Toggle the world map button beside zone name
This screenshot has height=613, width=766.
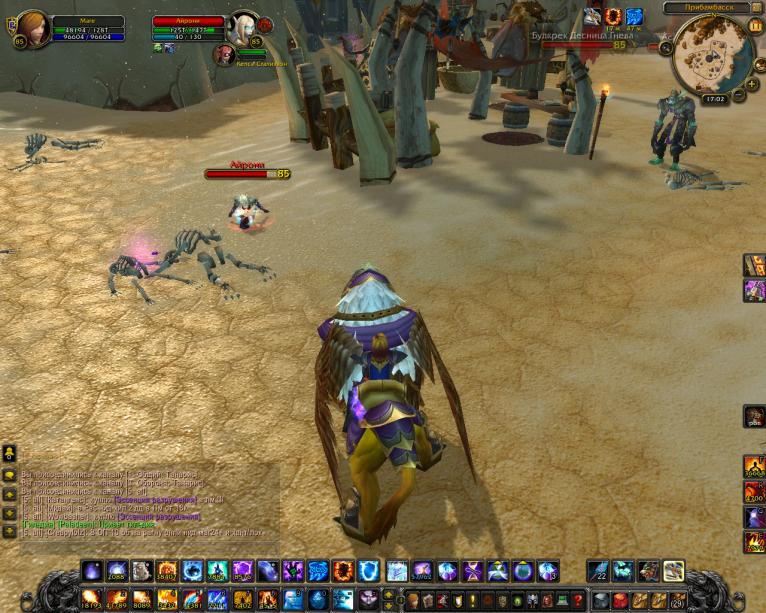756,8
